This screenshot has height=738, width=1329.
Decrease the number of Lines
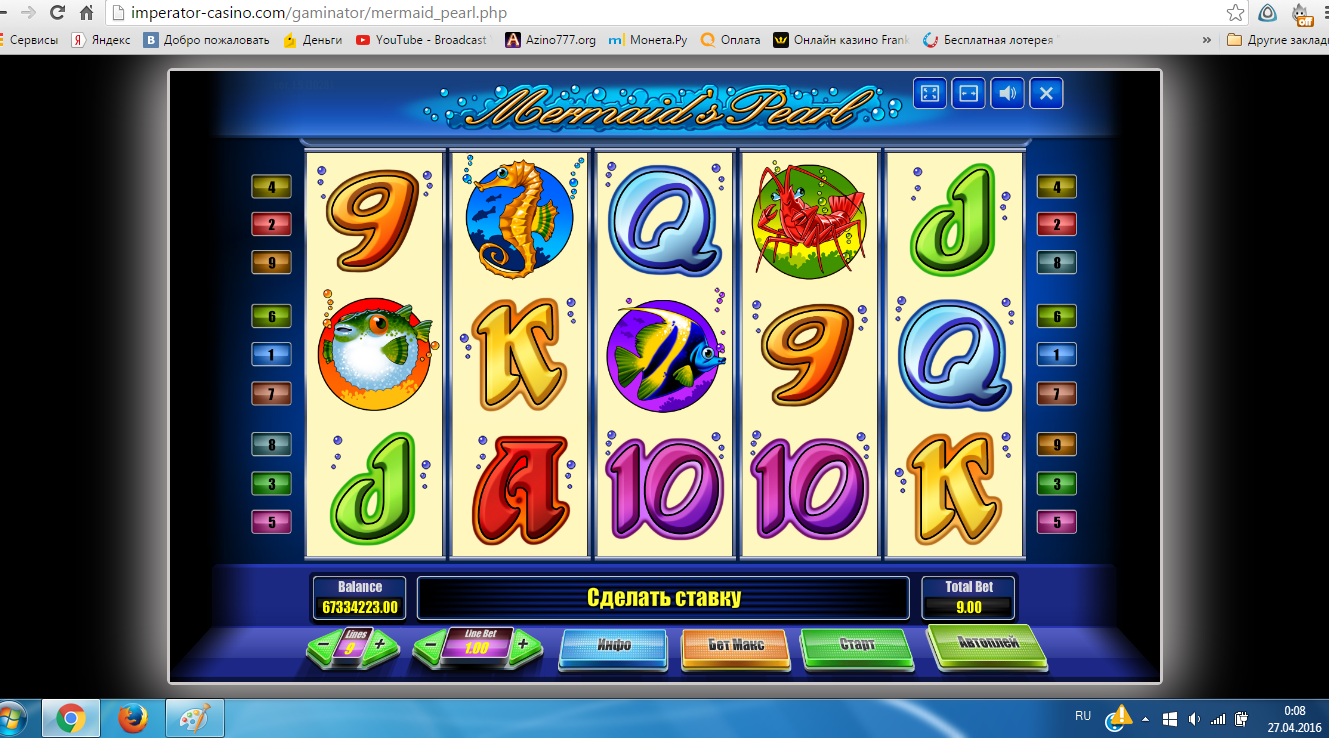(x=323, y=646)
